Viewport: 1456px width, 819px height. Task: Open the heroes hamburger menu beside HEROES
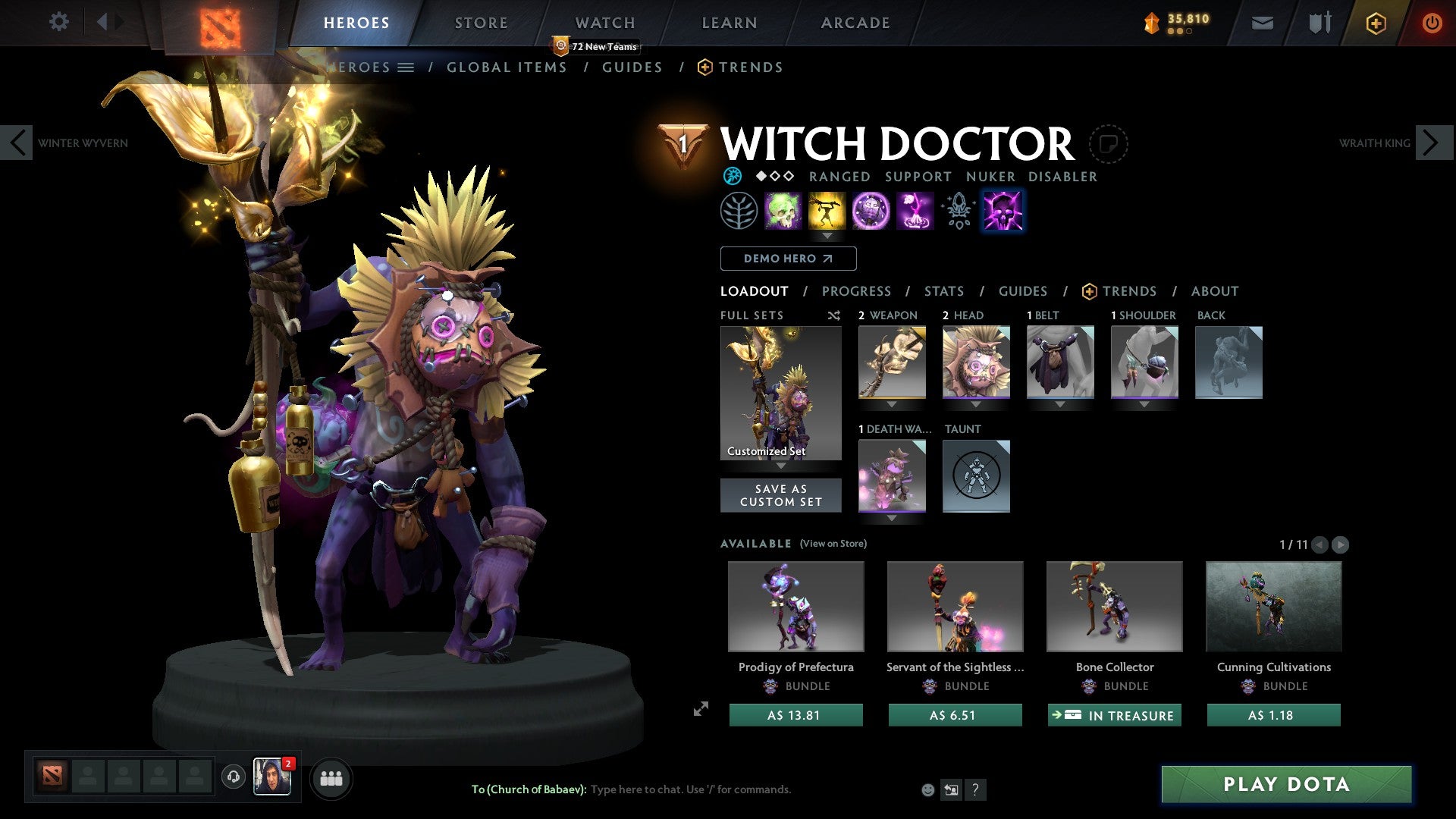407,67
